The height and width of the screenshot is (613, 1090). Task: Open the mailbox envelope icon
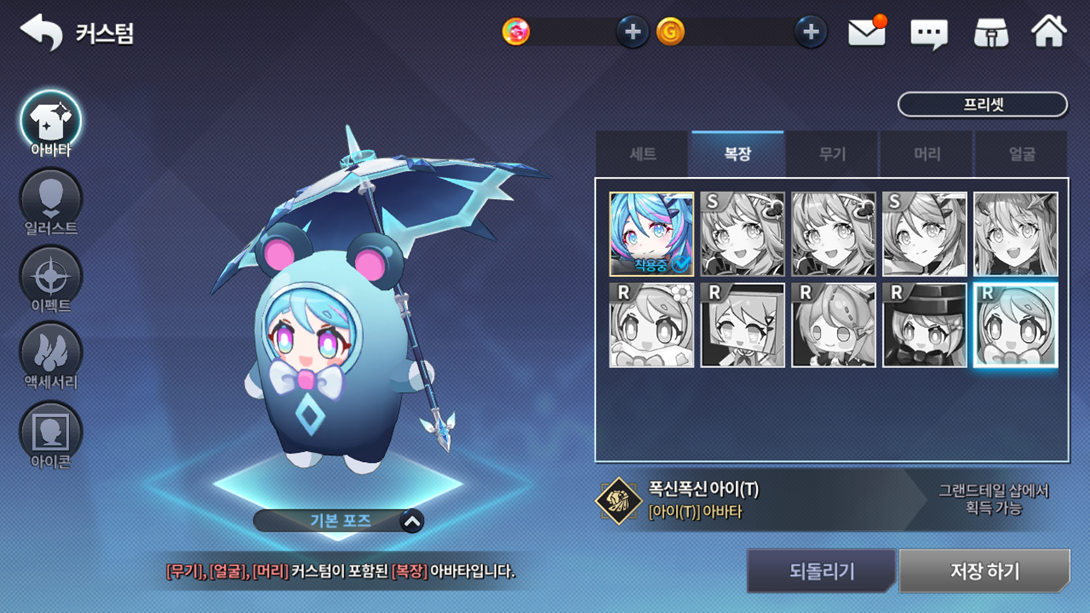click(867, 32)
